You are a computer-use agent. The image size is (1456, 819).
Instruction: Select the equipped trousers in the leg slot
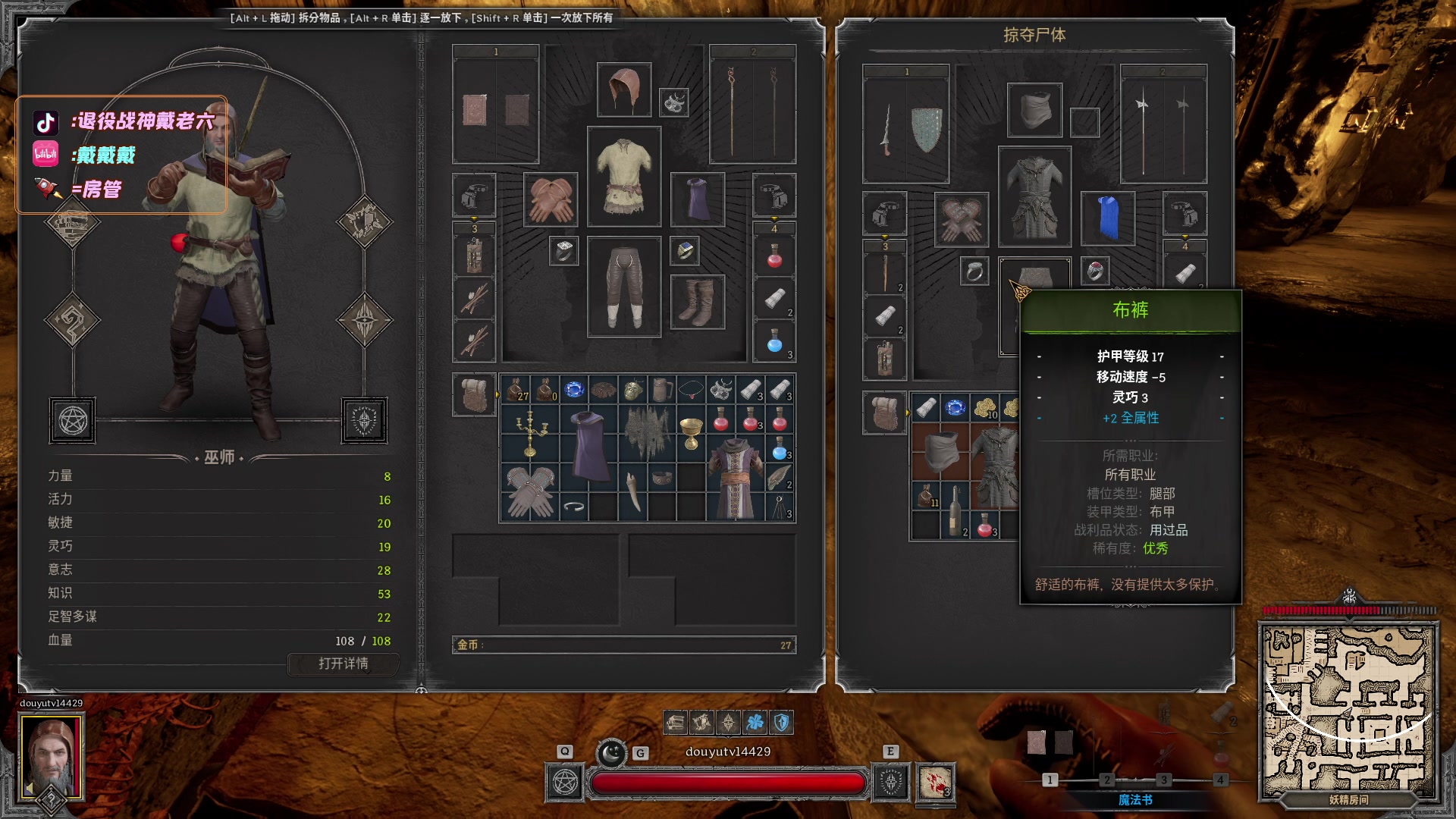point(623,287)
